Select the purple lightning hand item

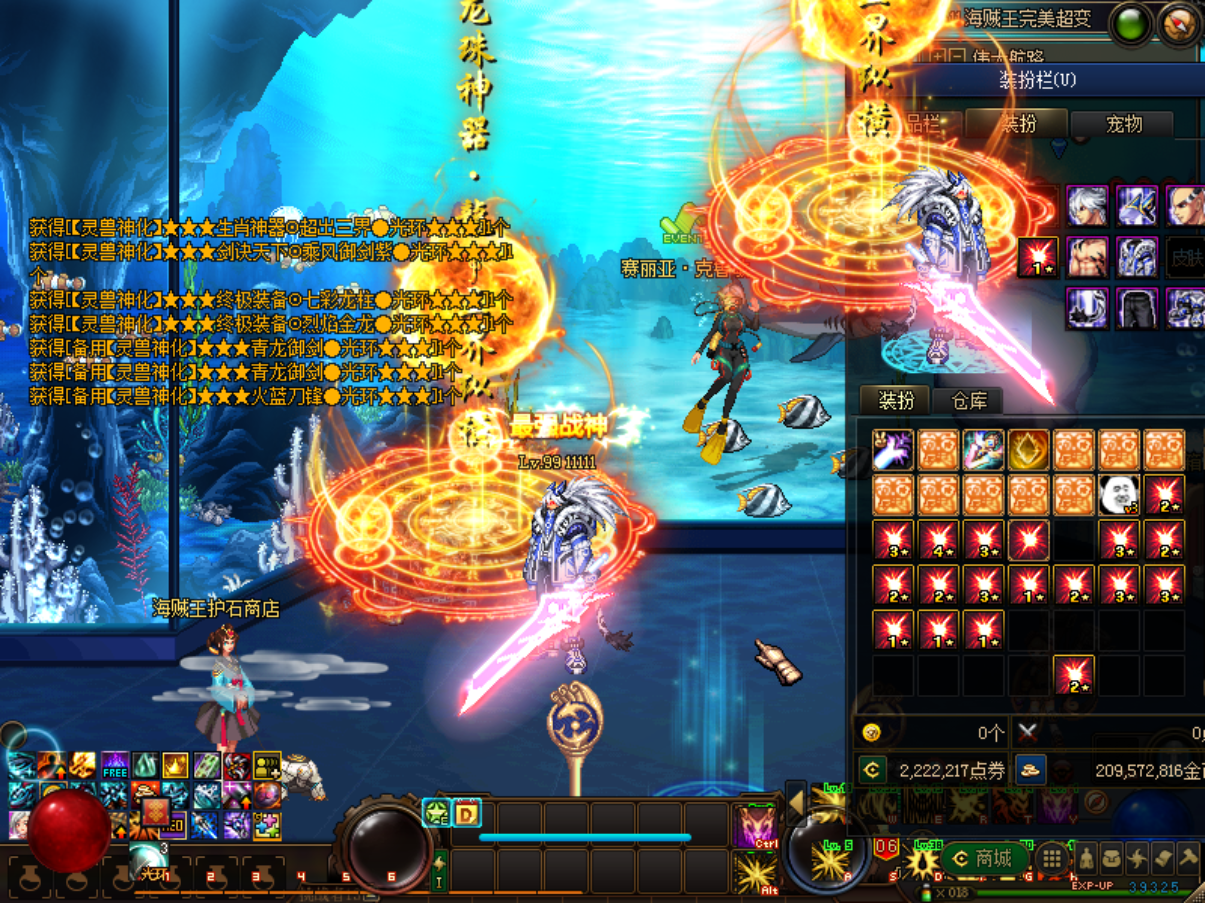[892, 450]
